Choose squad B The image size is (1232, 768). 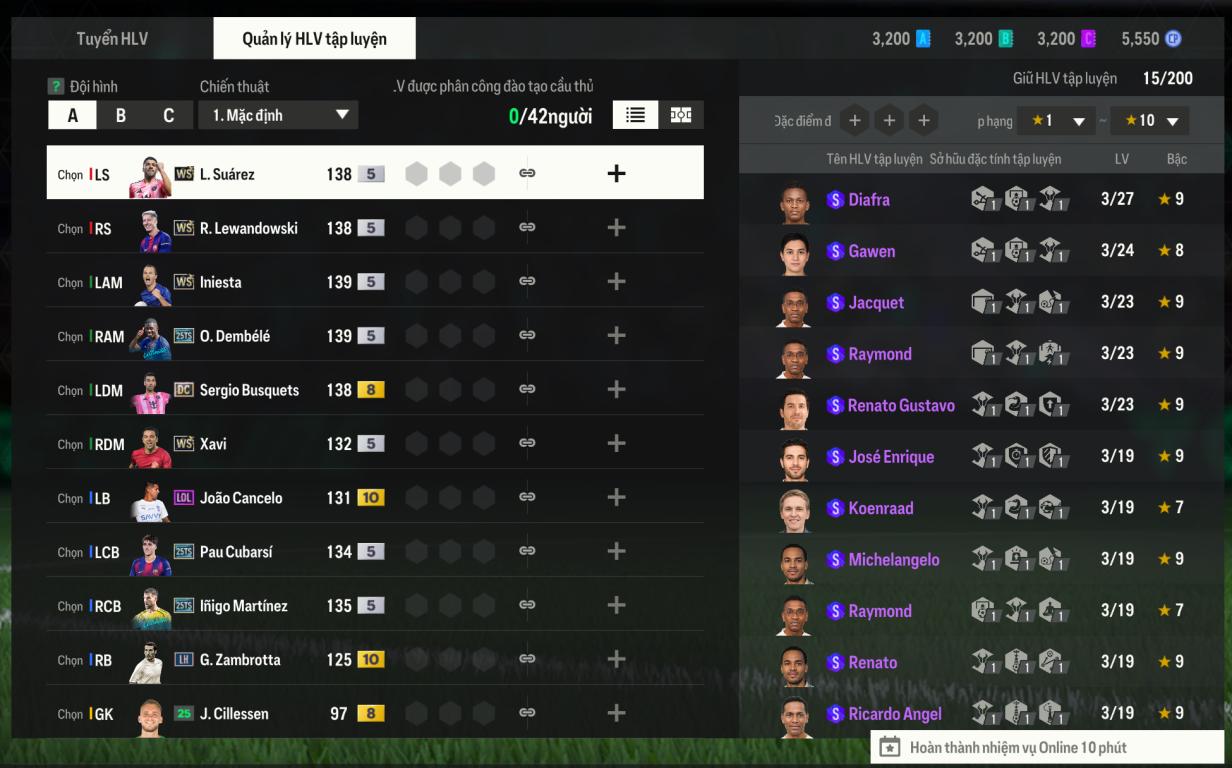tap(121, 115)
